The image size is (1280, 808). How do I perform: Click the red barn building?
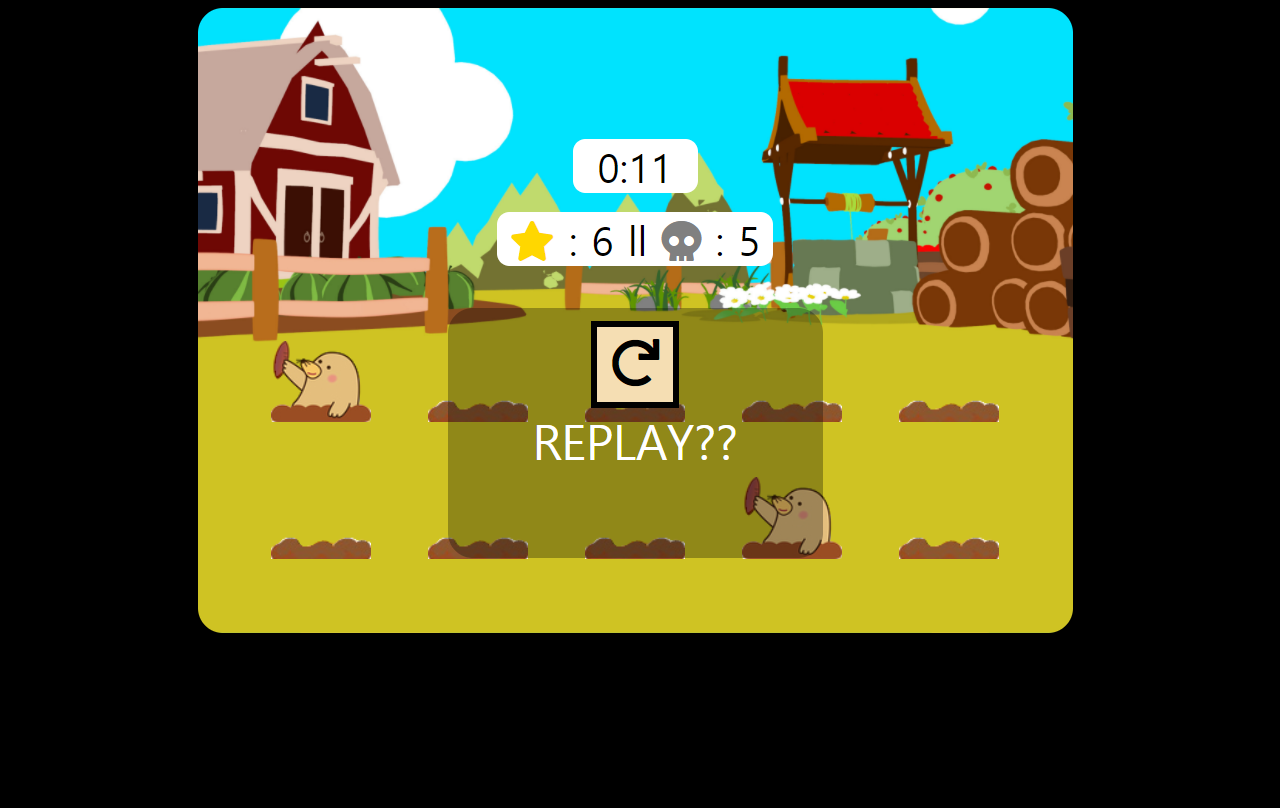[300, 150]
